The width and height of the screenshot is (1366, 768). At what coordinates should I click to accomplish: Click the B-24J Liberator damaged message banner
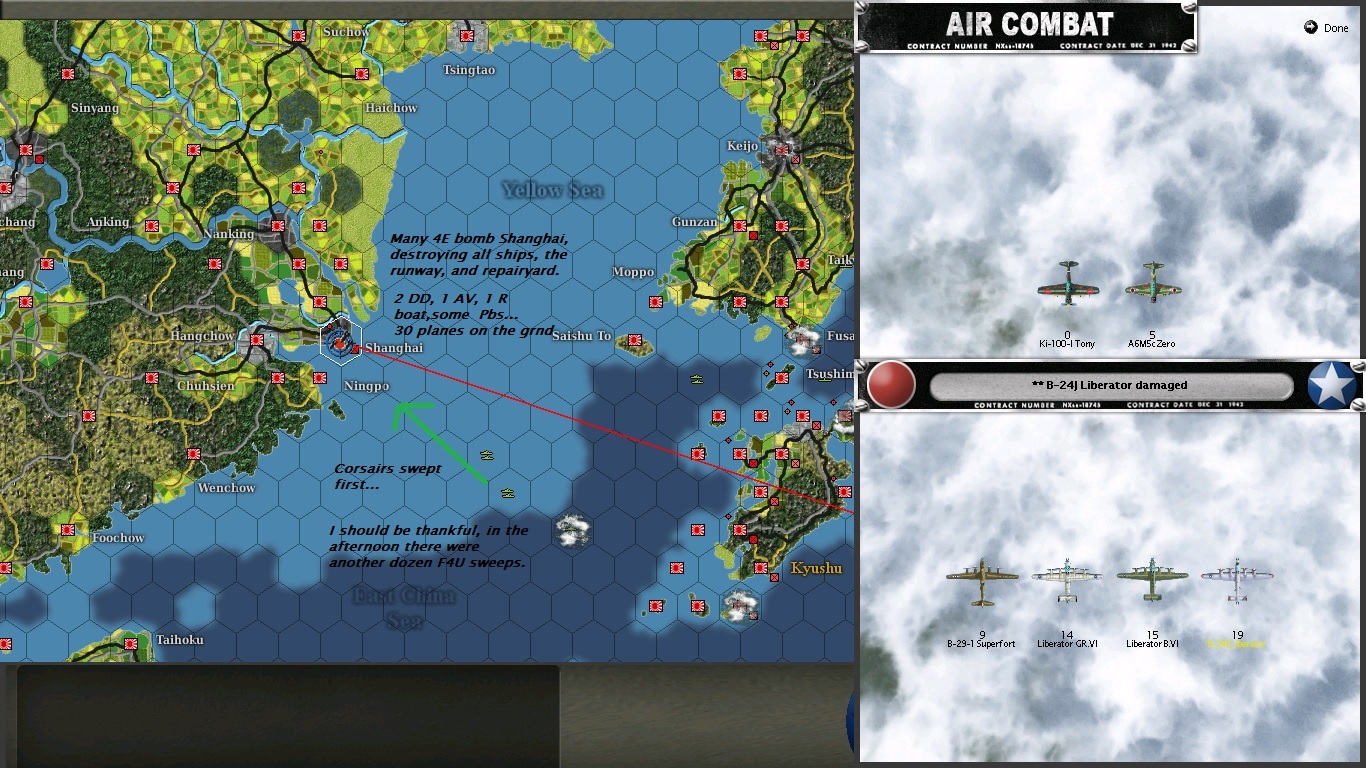click(x=1113, y=385)
